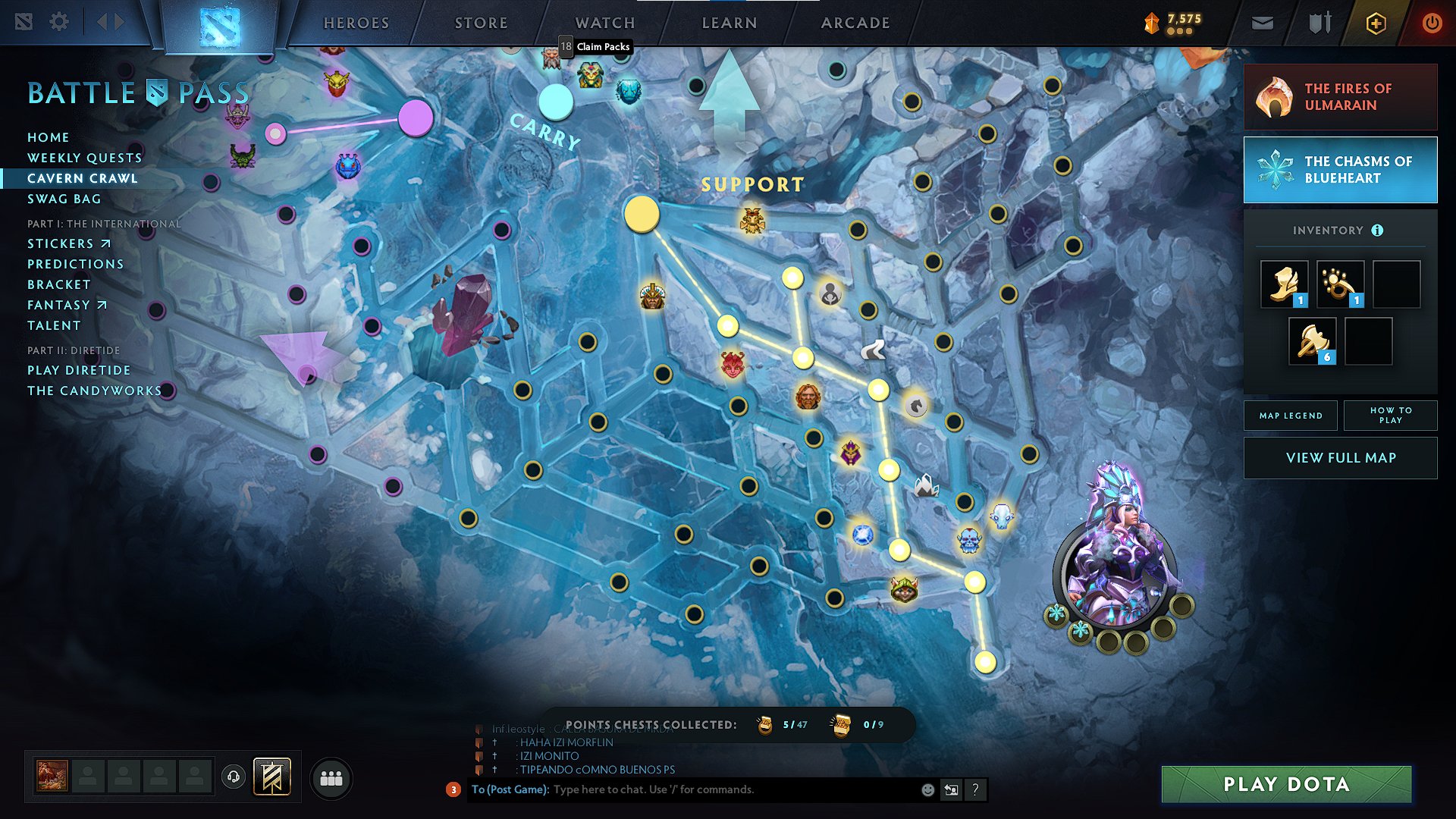Open the mail notifications icon
Image resolution: width=1456 pixels, height=819 pixels.
point(1262,22)
